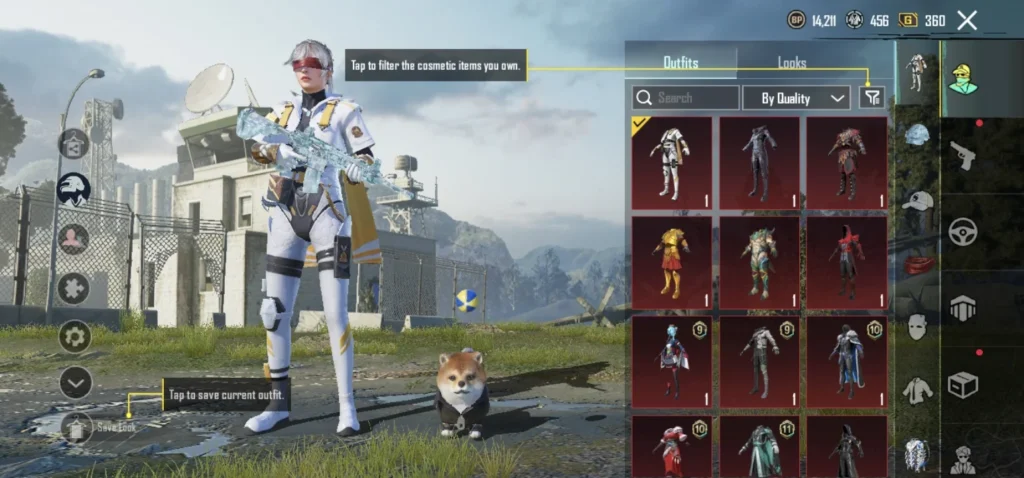Click the share icon
1024x478 pixels.
coord(74,144)
